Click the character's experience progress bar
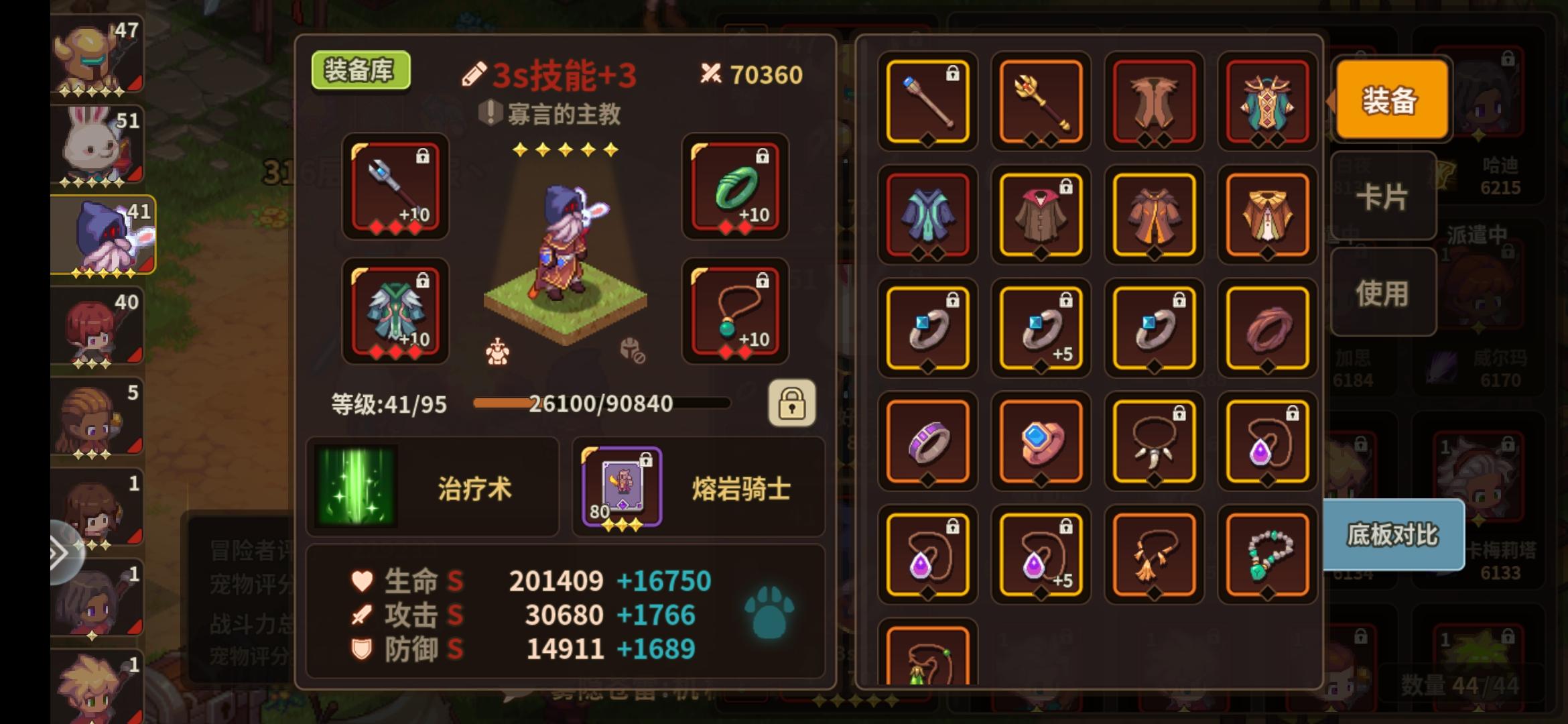This screenshot has height=724, width=1568. point(600,404)
